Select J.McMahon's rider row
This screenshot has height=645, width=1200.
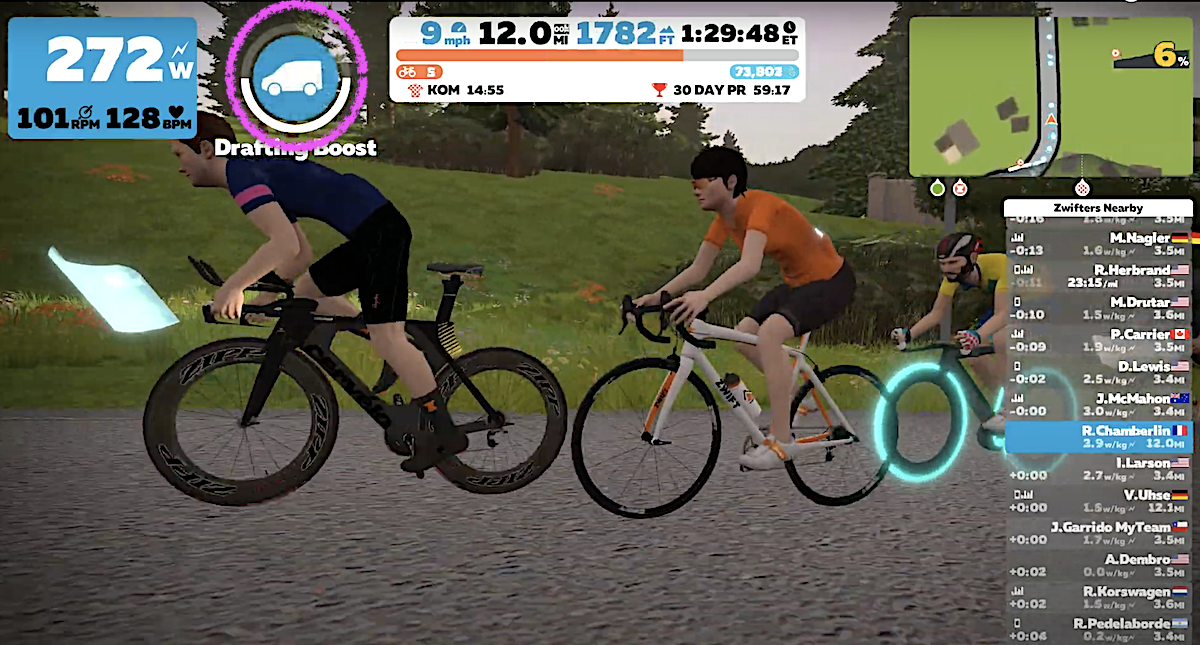click(1099, 404)
